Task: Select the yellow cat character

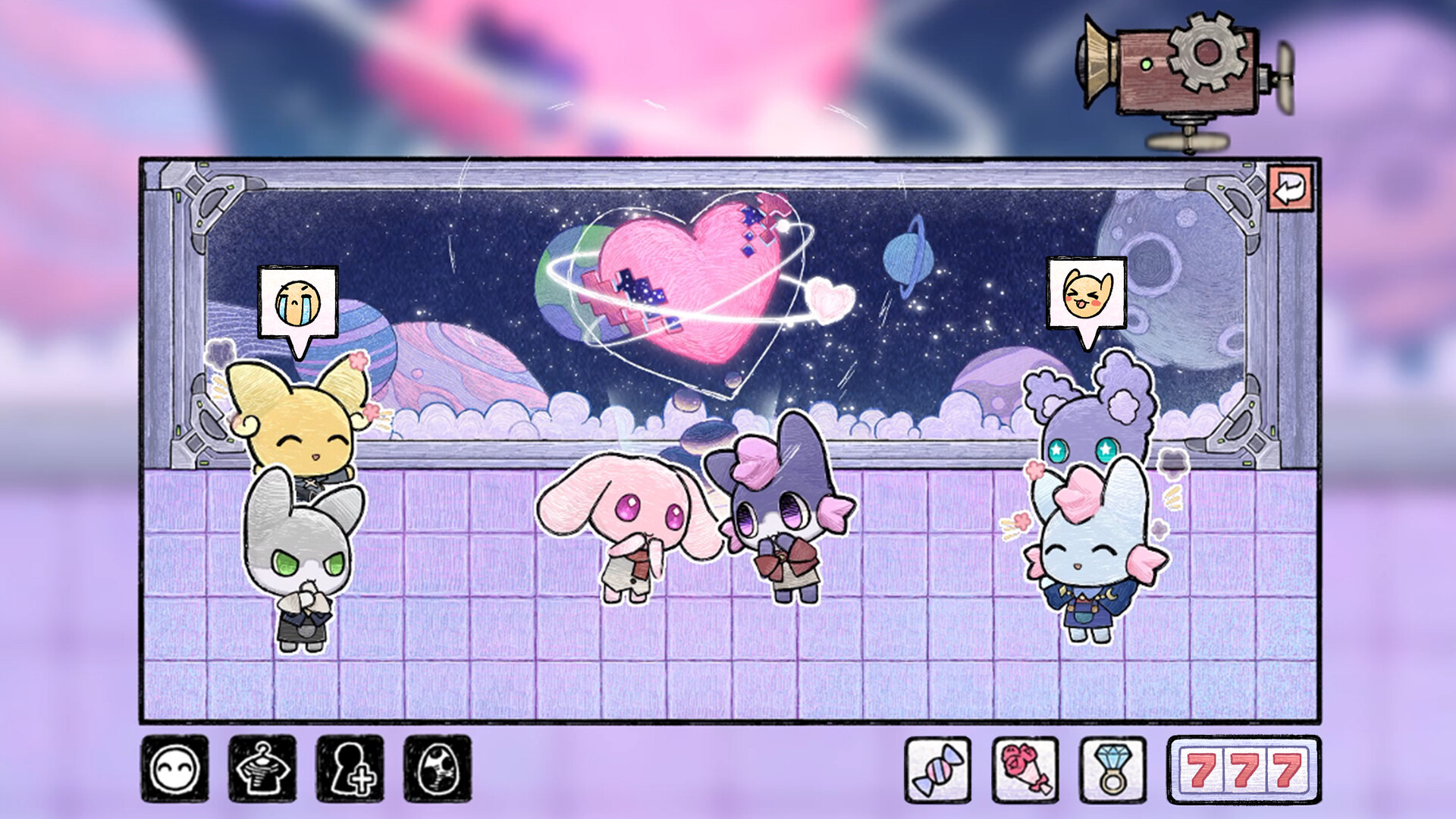Action: (x=303, y=432)
